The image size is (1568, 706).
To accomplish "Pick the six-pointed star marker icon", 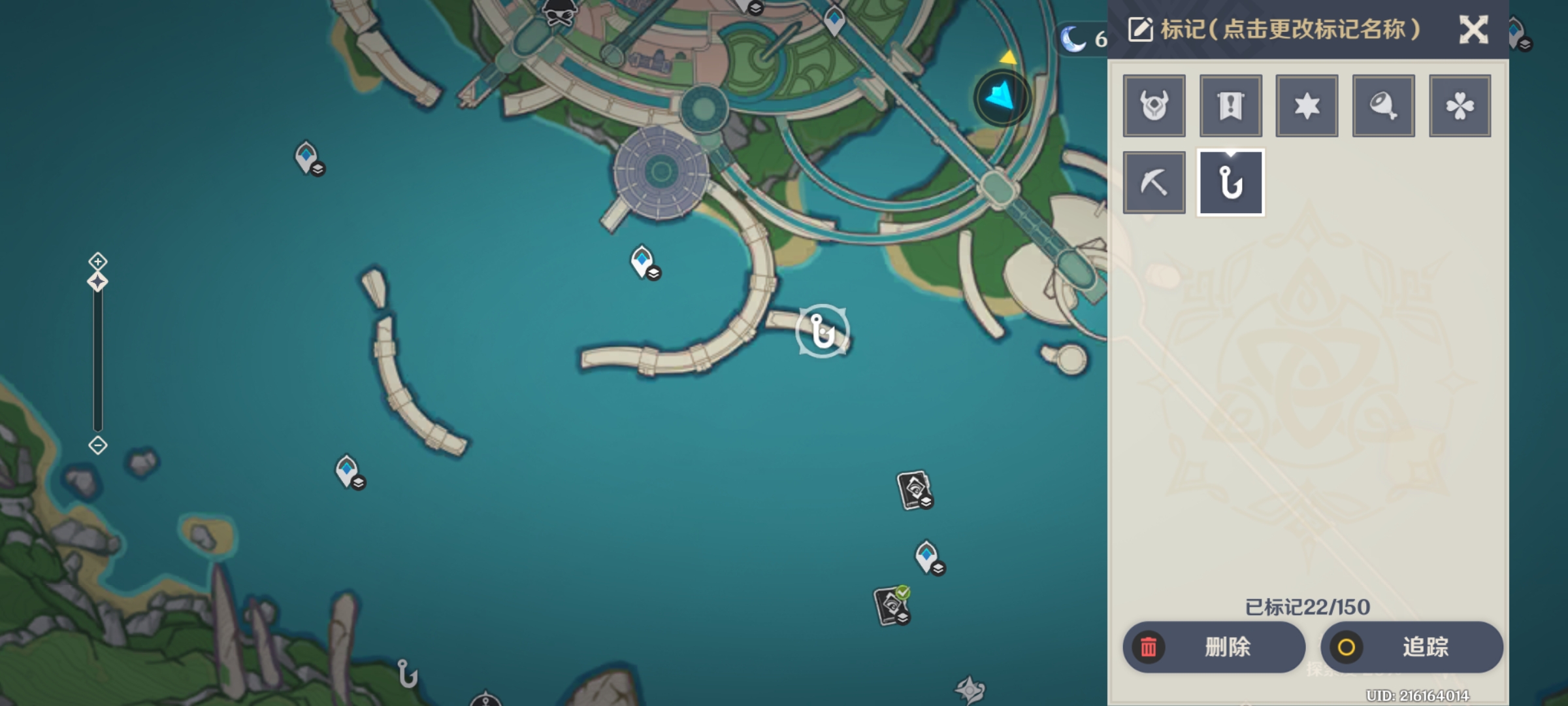I will pyautogui.click(x=1307, y=106).
